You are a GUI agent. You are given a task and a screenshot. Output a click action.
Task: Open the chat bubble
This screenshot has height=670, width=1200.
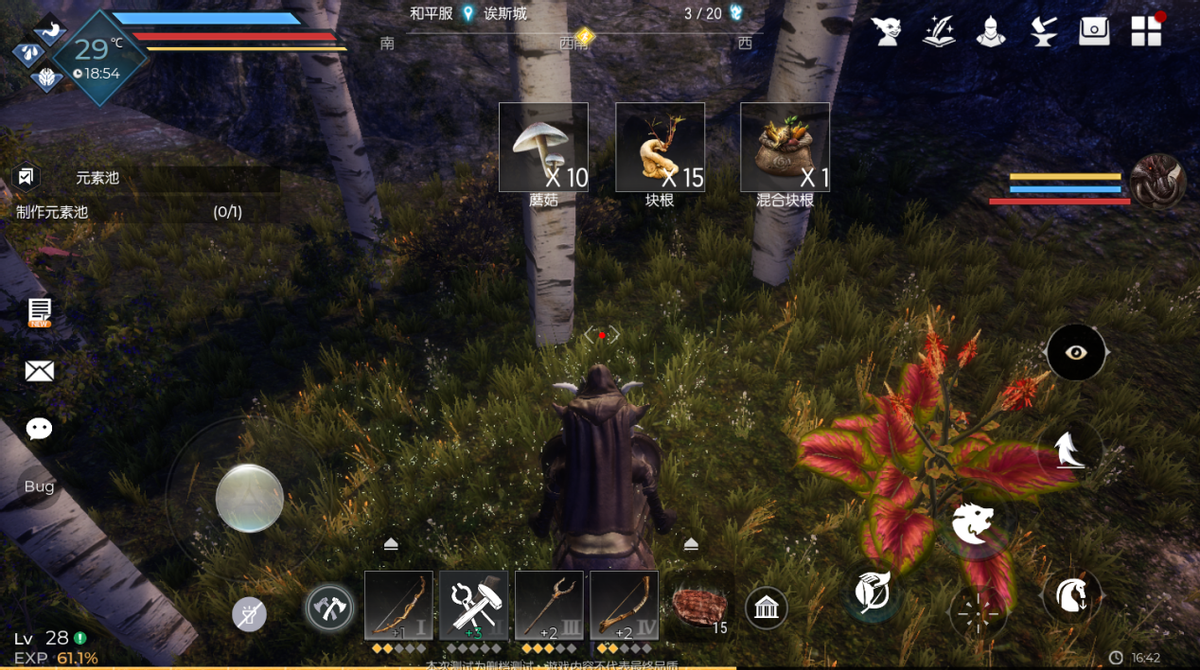pos(39,429)
